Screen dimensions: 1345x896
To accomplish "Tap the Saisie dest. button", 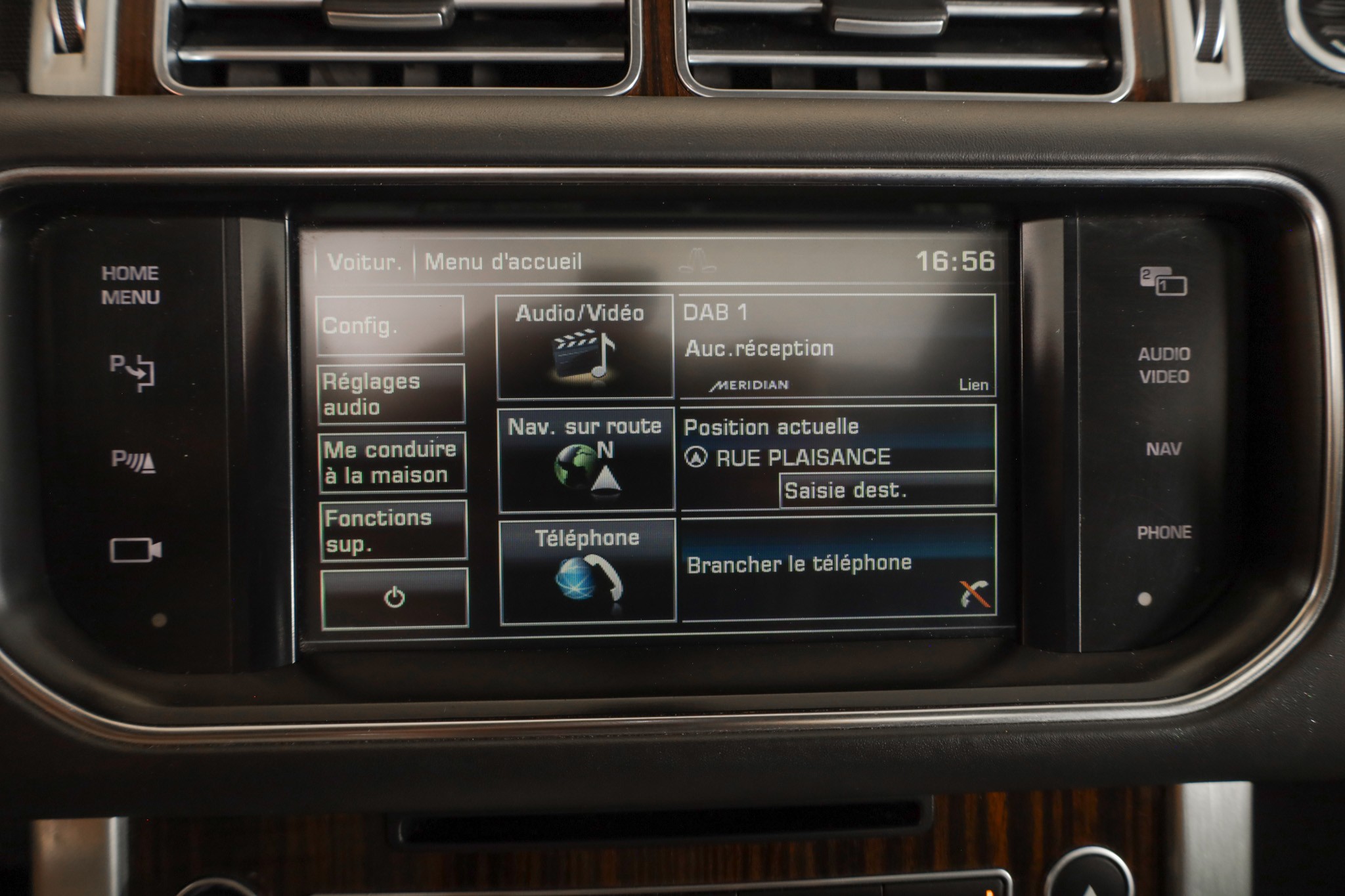I will point(887,490).
